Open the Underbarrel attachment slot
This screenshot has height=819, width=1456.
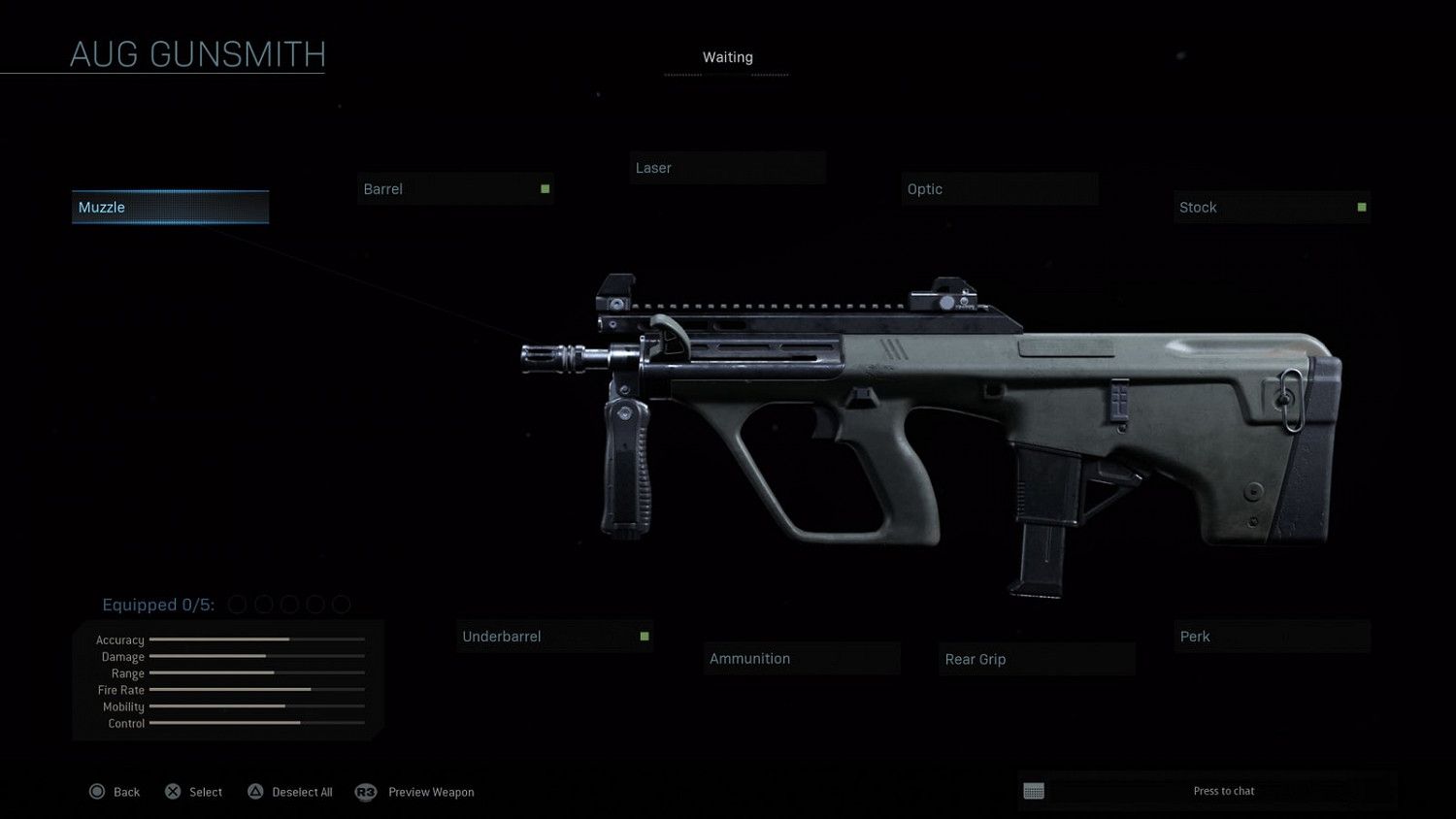tap(554, 637)
